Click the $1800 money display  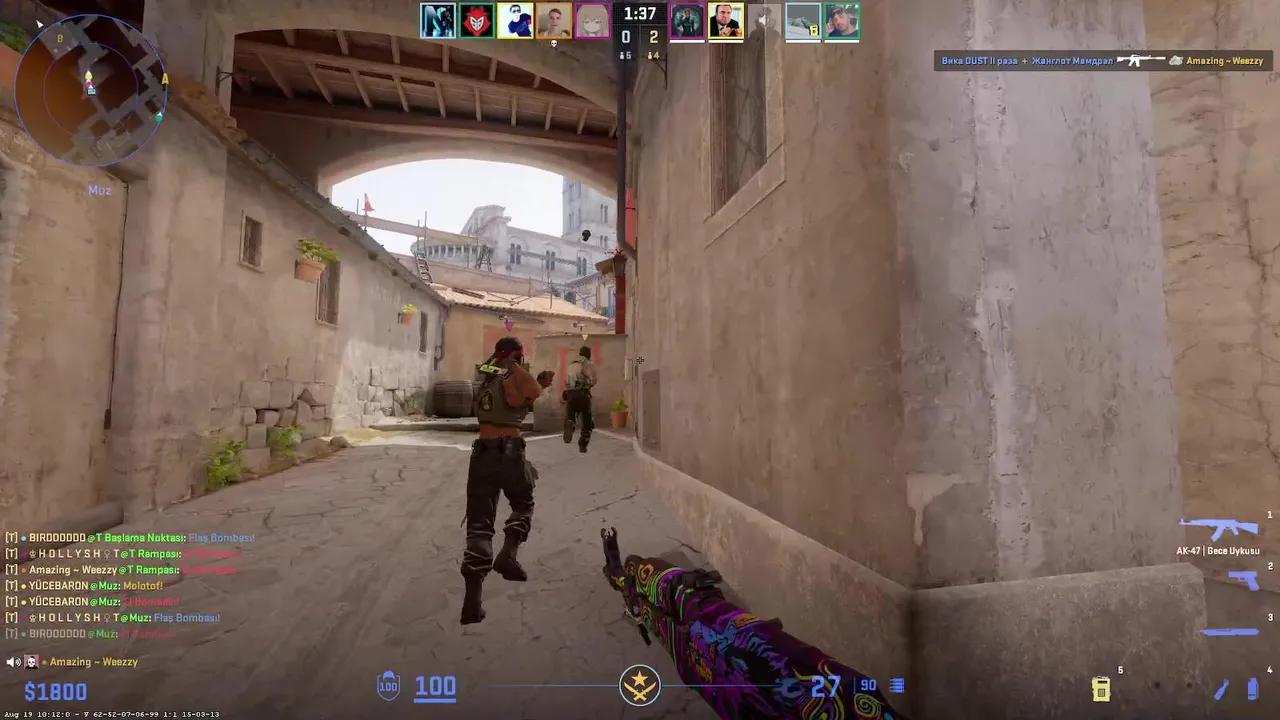tap(56, 691)
